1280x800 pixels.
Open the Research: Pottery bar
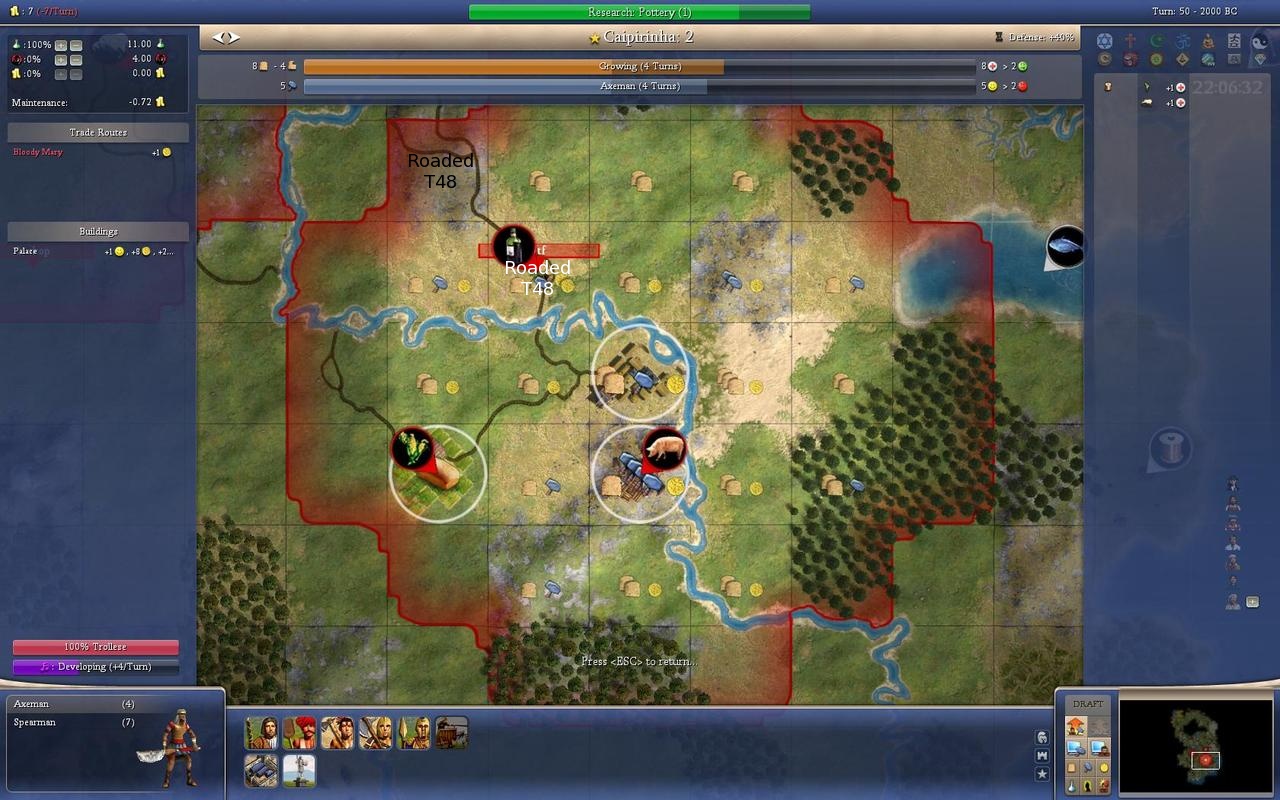click(x=639, y=12)
